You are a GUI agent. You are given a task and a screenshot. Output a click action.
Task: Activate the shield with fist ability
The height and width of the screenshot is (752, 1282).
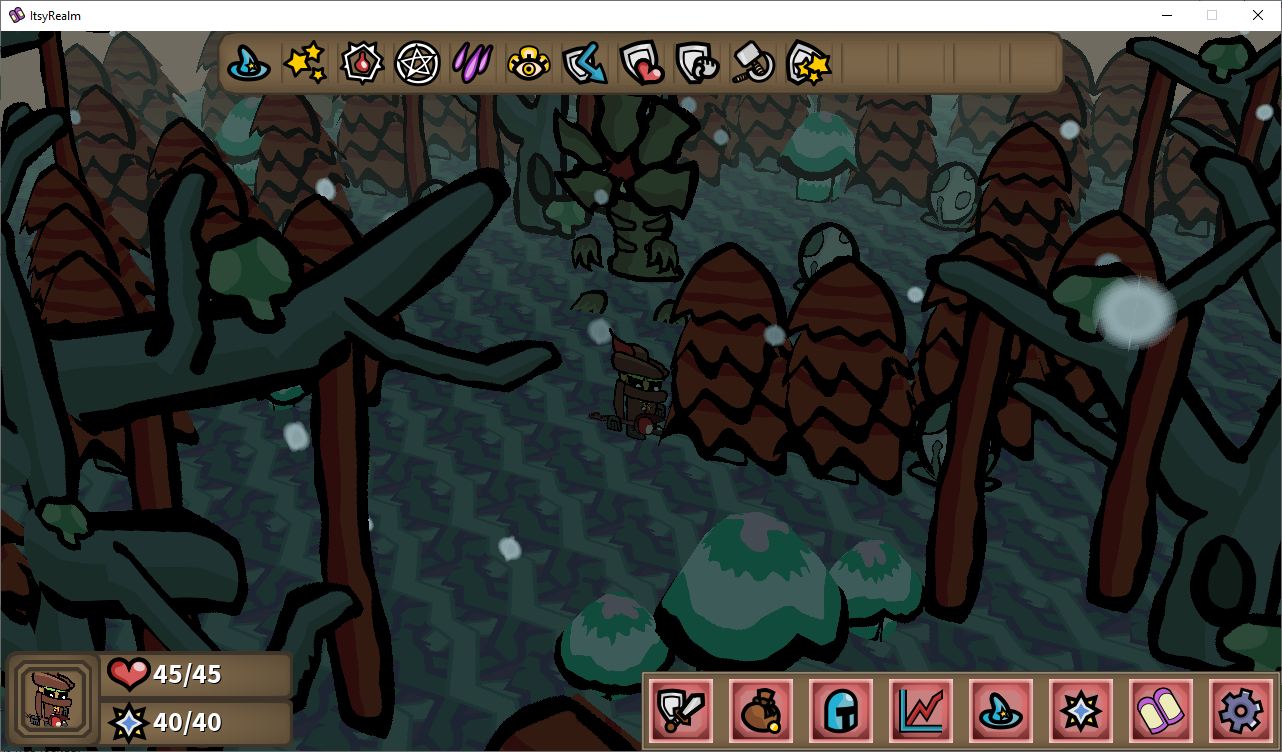coord(696,63)
